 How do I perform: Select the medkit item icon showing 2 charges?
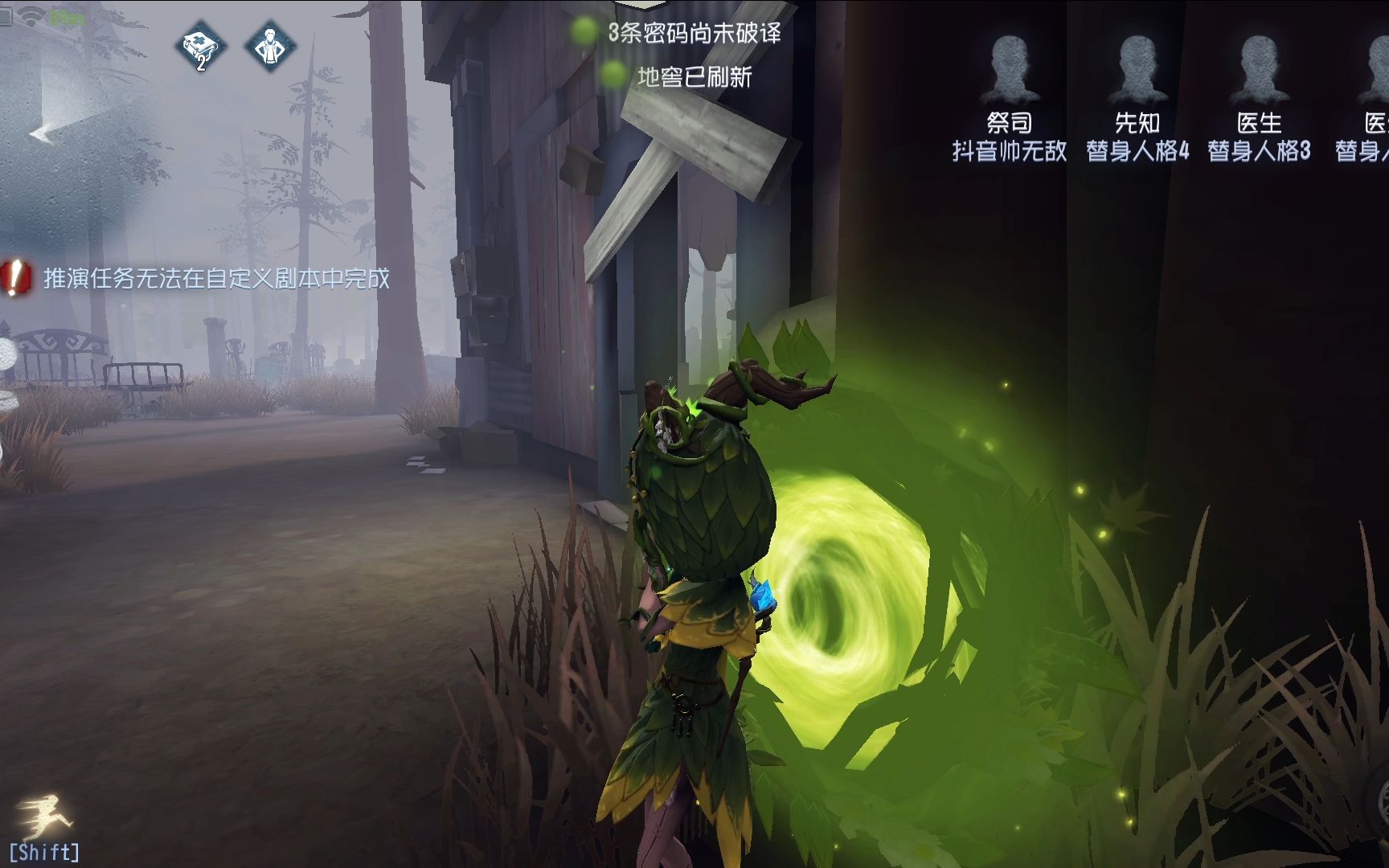point(201,48)
